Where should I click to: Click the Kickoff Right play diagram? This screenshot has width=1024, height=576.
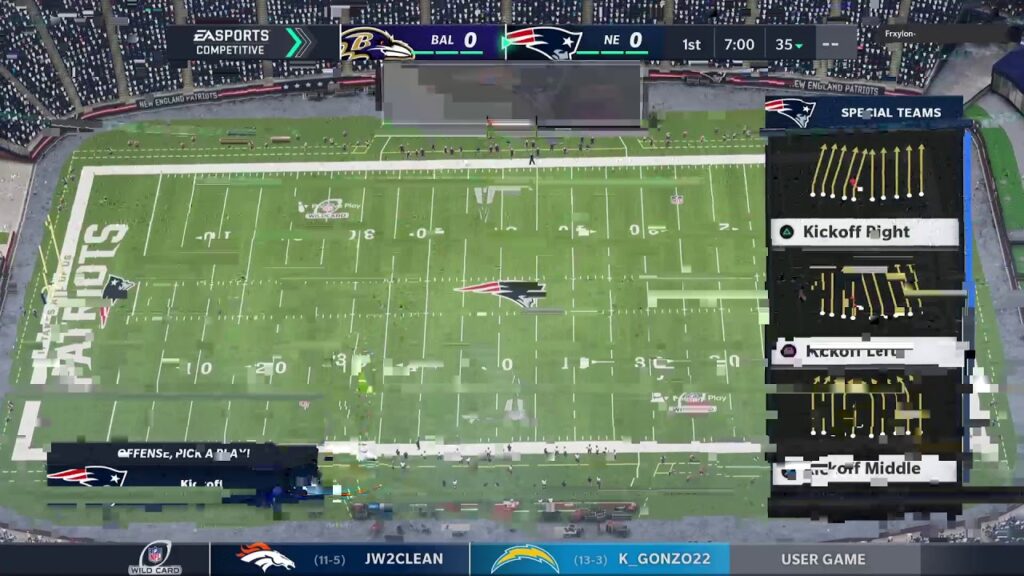pos(865,172)
